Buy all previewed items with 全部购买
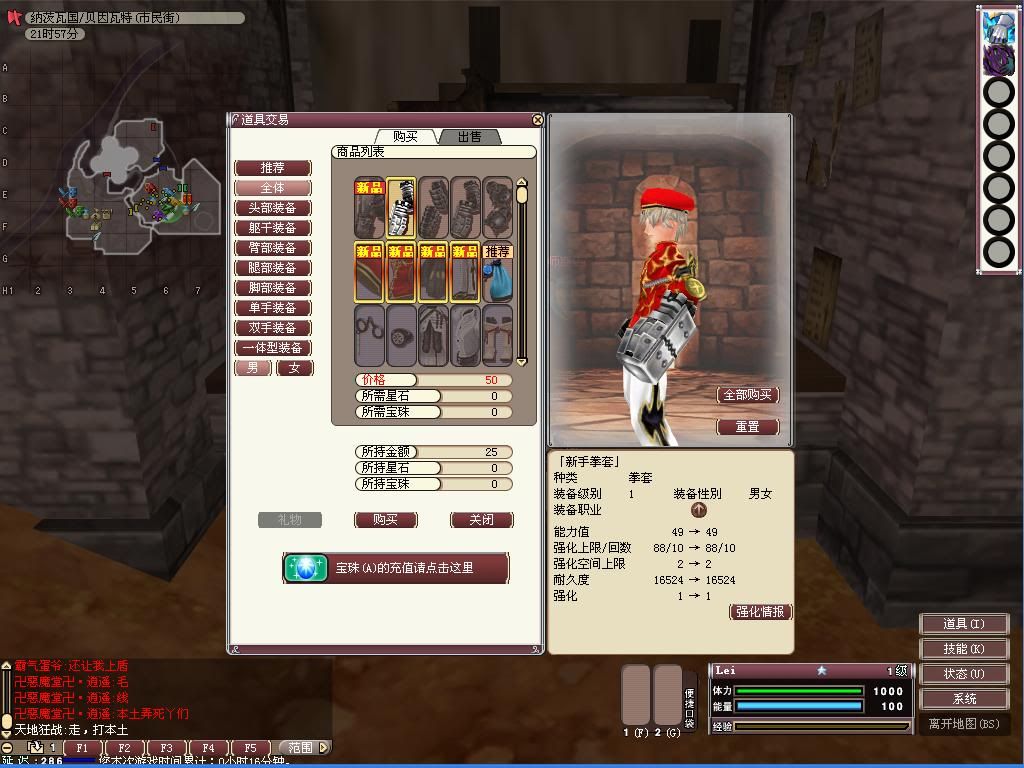 748,395
